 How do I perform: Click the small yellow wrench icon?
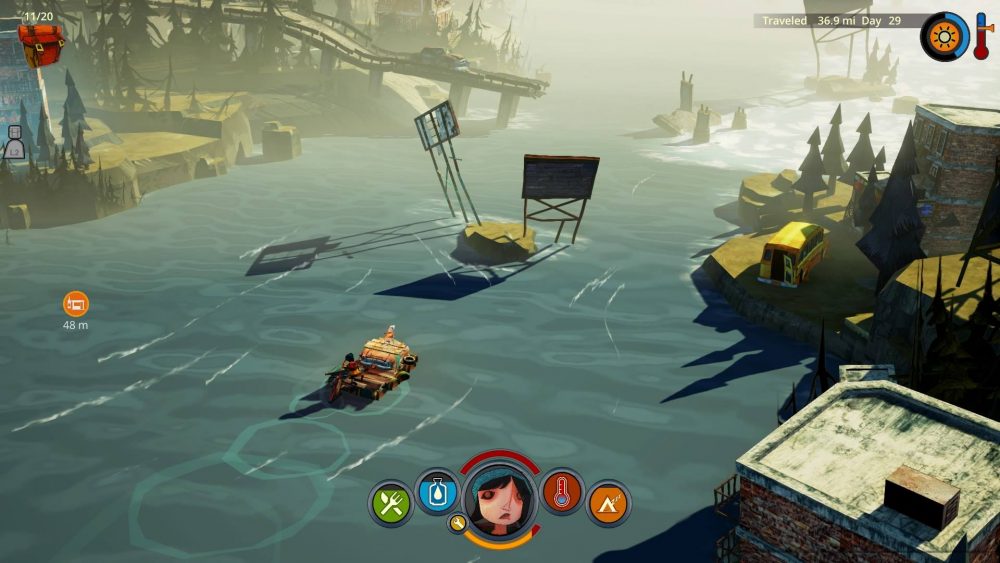point(457,523)
